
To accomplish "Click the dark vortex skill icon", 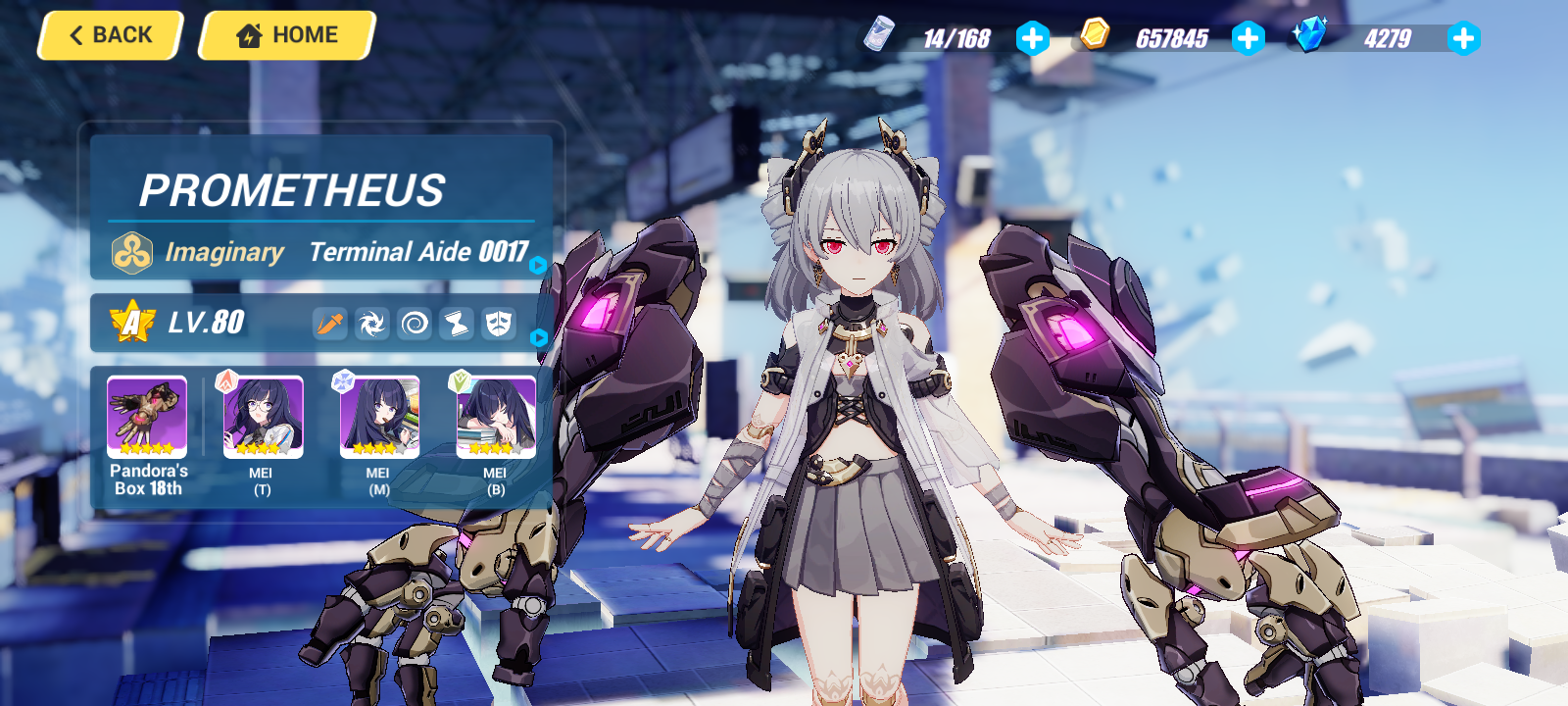I will [370, 323].
